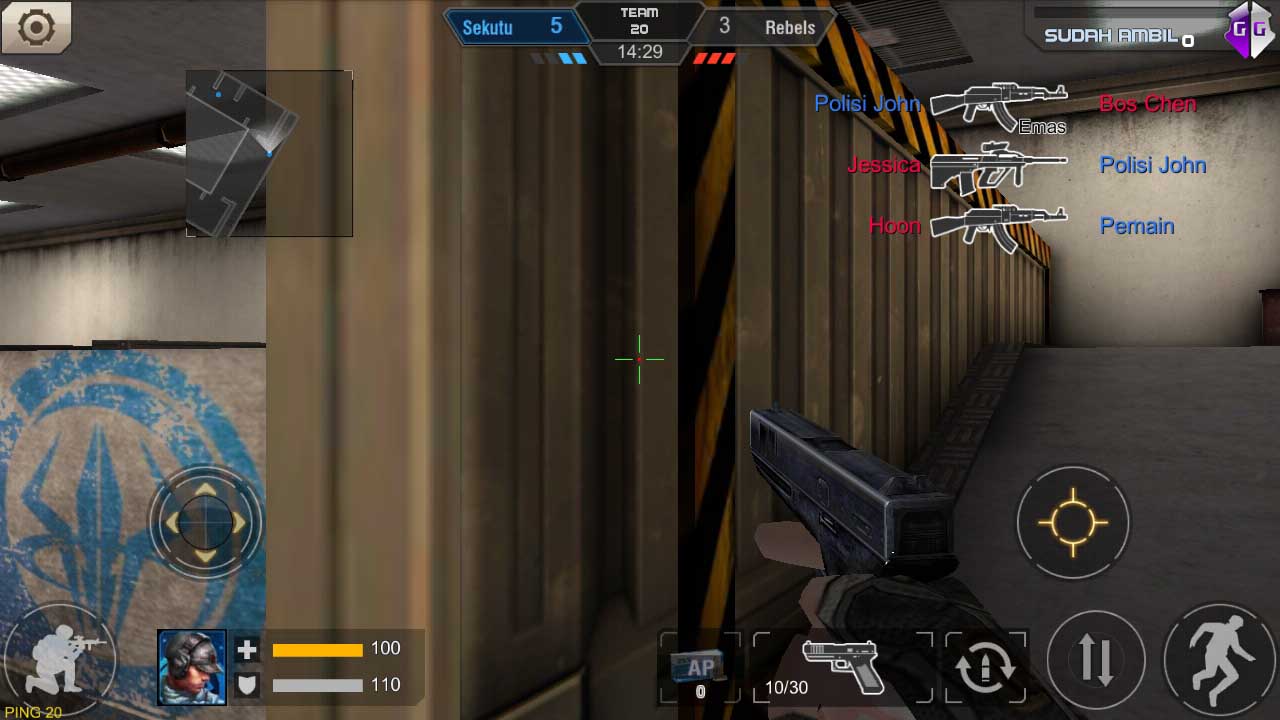Tap Polisi John name in kill feed
Image resolution: width=1280 pixels, height=720 pixels.
866,103
